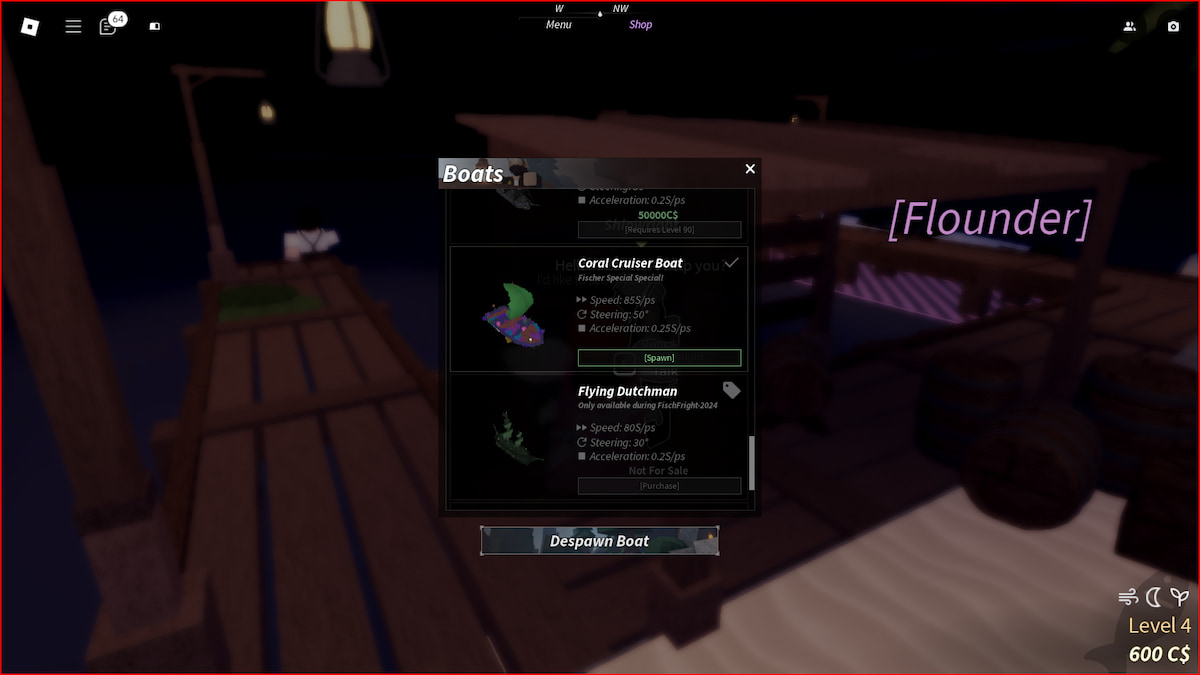The height and width of the screenshot is (675, 1200).
Task: Click the Boats list scrollbar
Action: (752, 462)
